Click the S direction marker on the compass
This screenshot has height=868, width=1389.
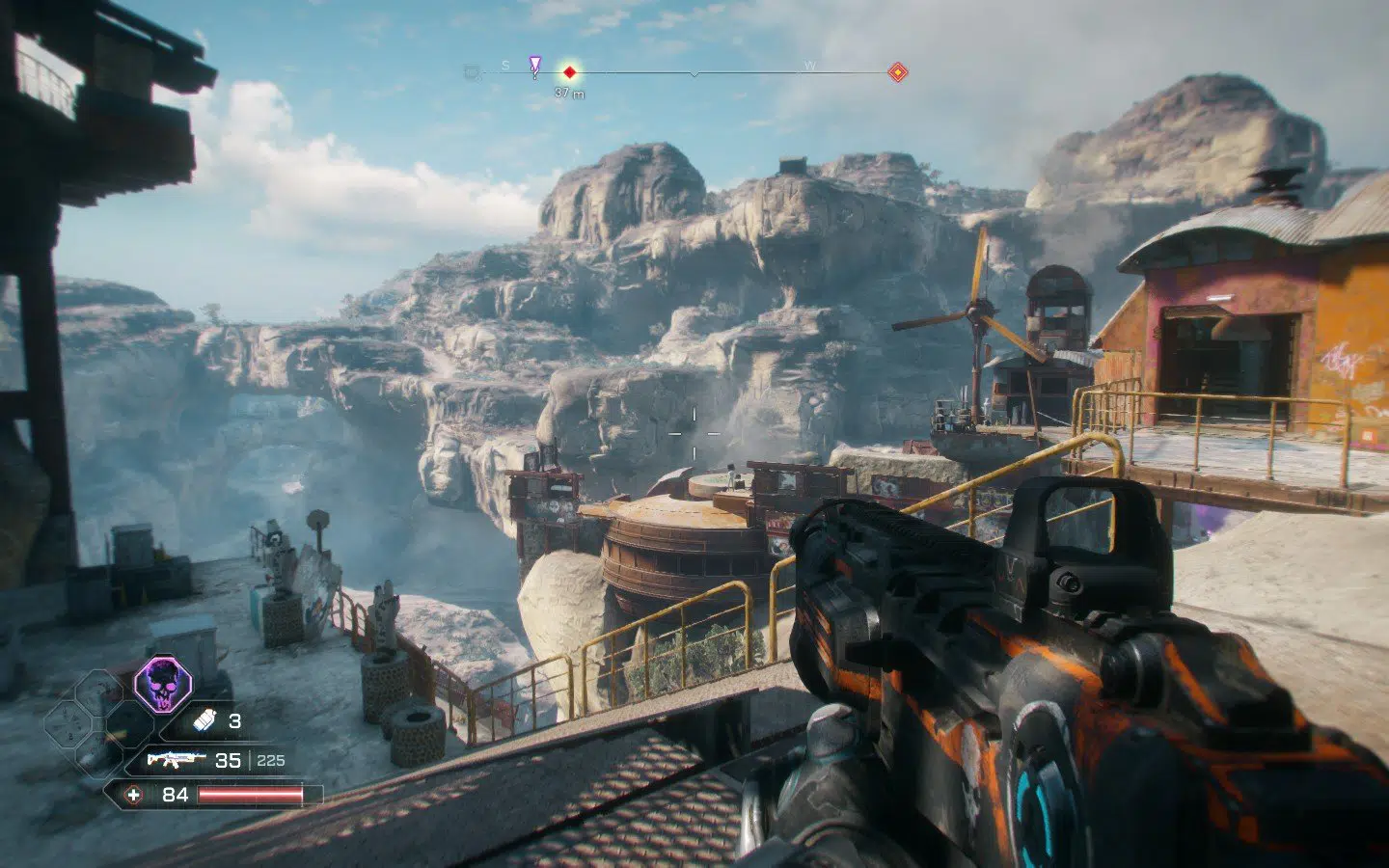tap(504, 67)
